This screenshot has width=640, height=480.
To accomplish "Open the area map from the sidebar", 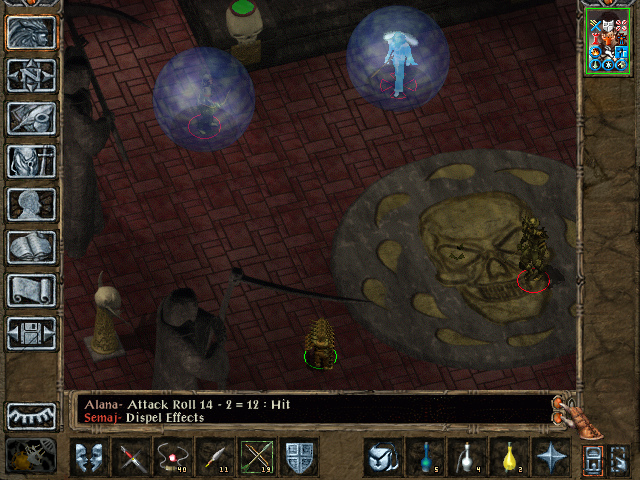I will [31, 76].
